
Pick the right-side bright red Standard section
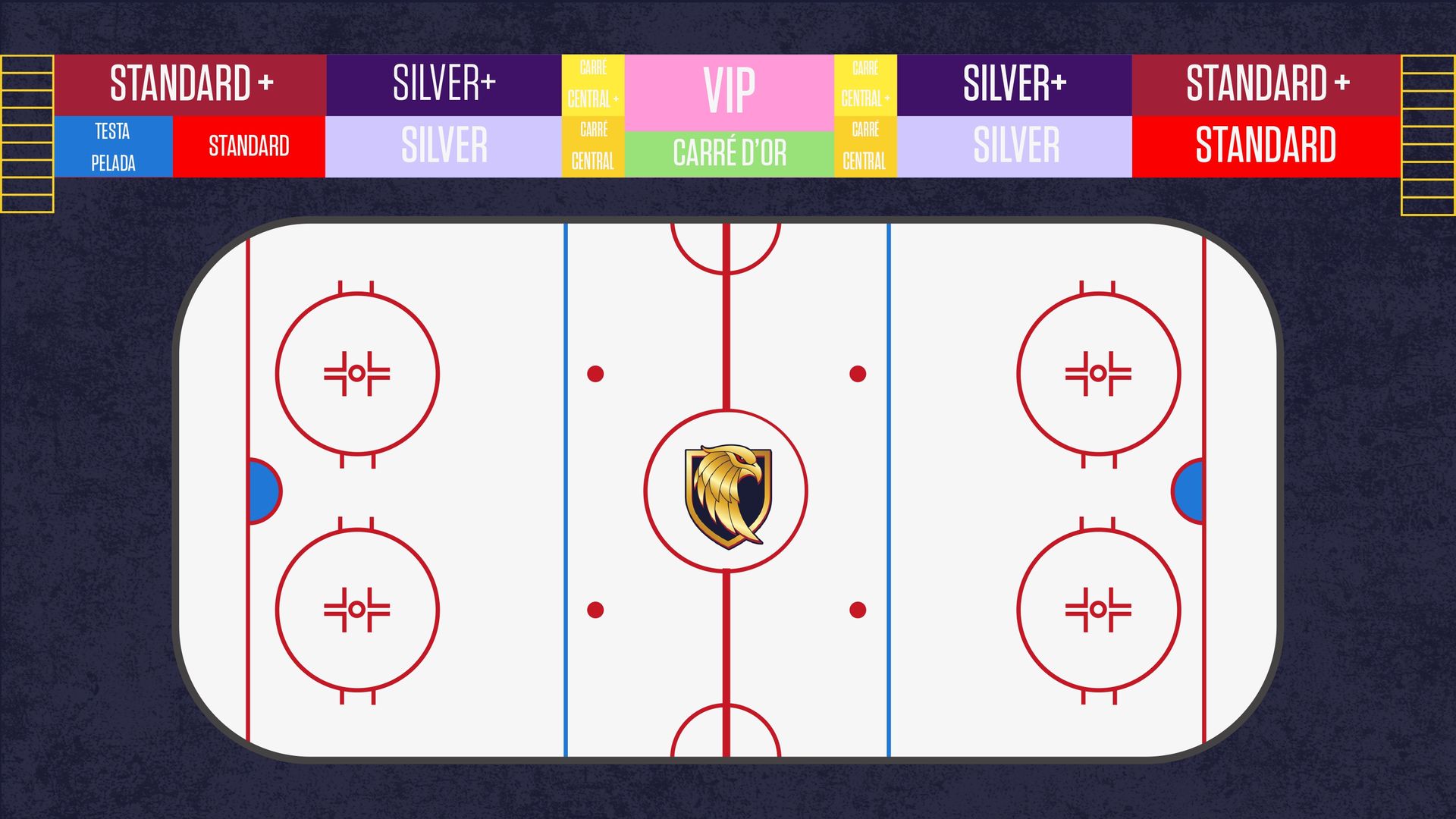(x=1266, y=146)
